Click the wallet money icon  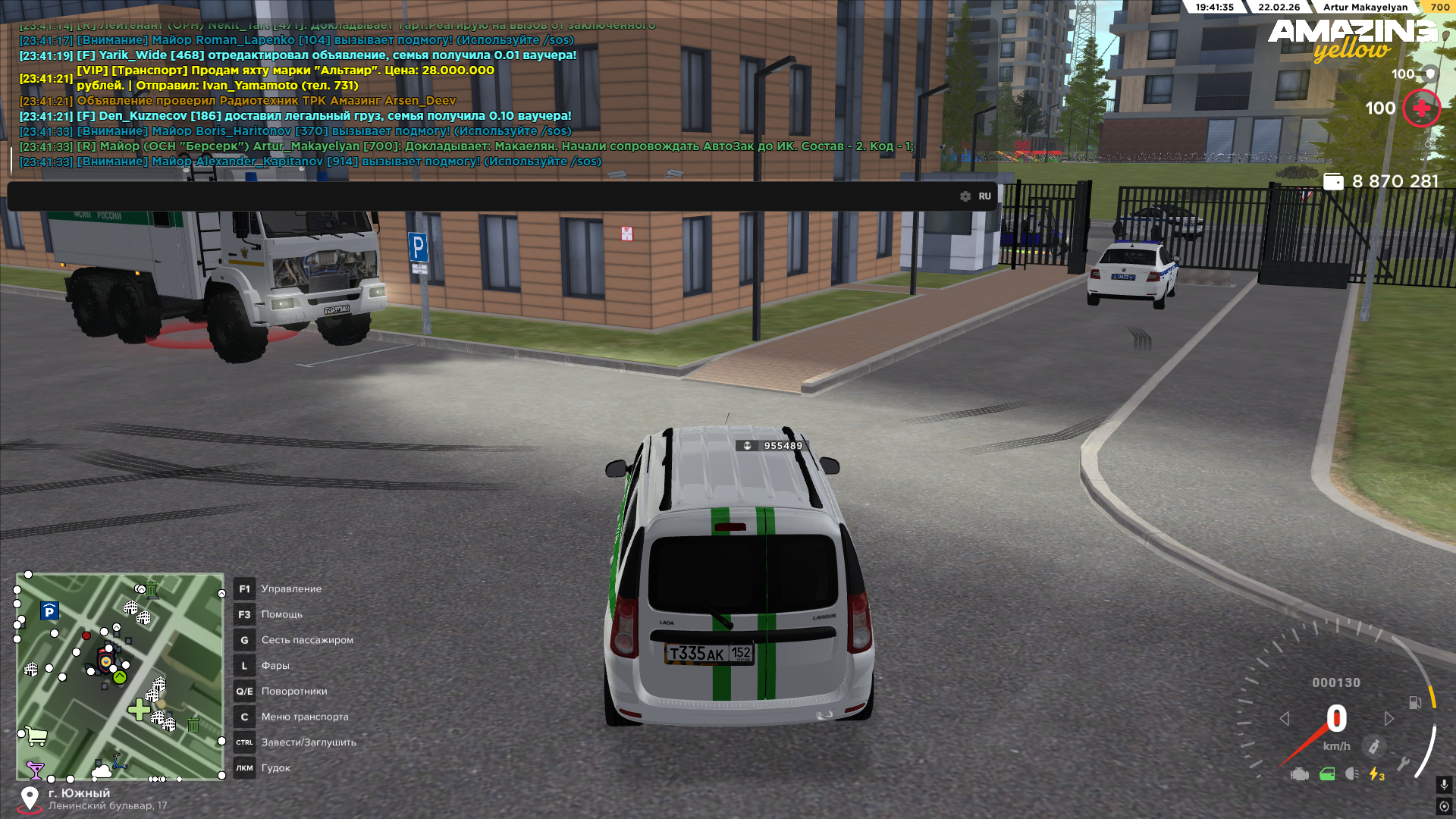click(1332, 182)
